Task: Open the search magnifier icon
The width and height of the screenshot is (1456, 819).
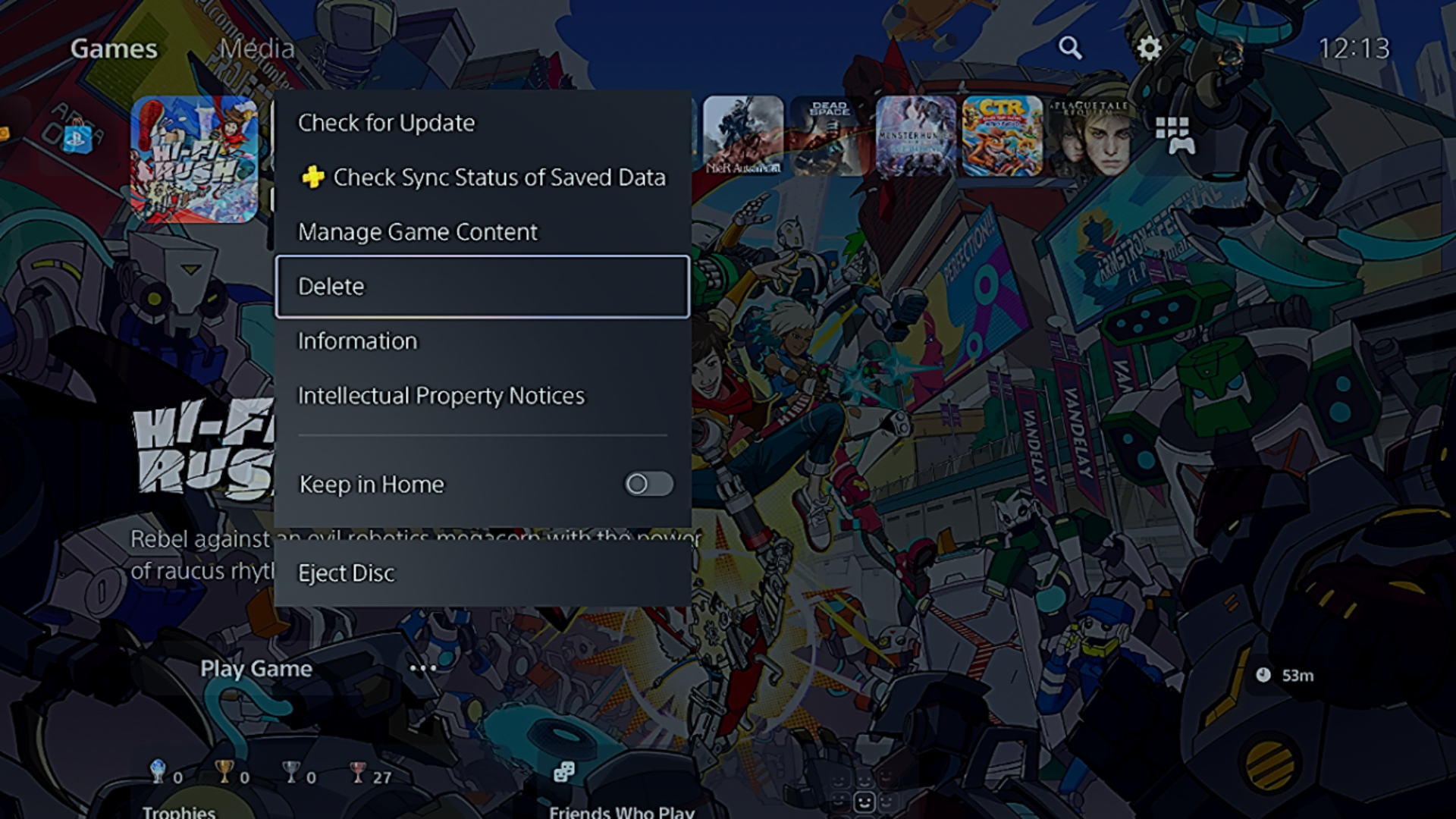Action: [1070, 48]
